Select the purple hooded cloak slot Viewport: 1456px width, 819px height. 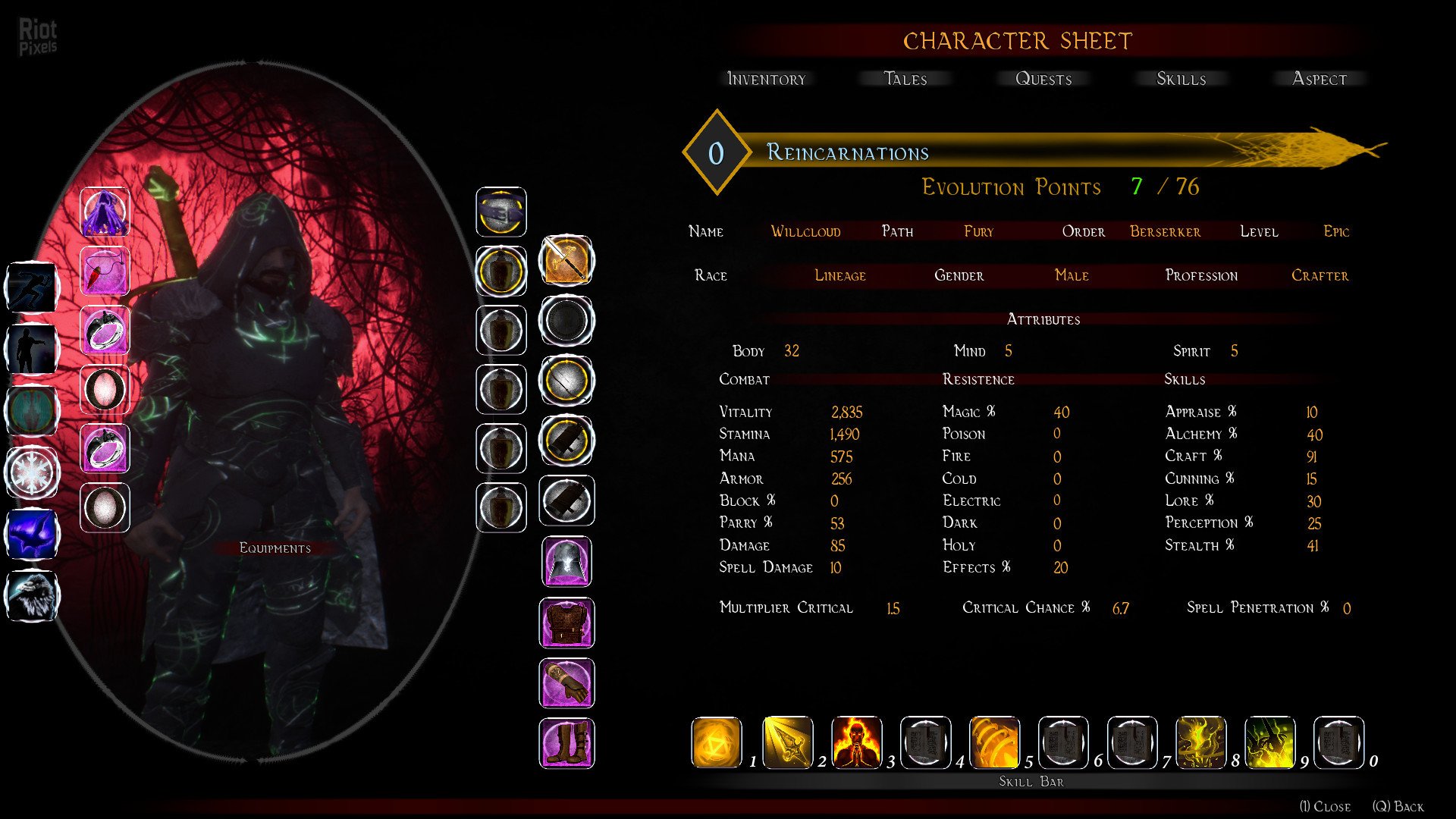(105, 212)
